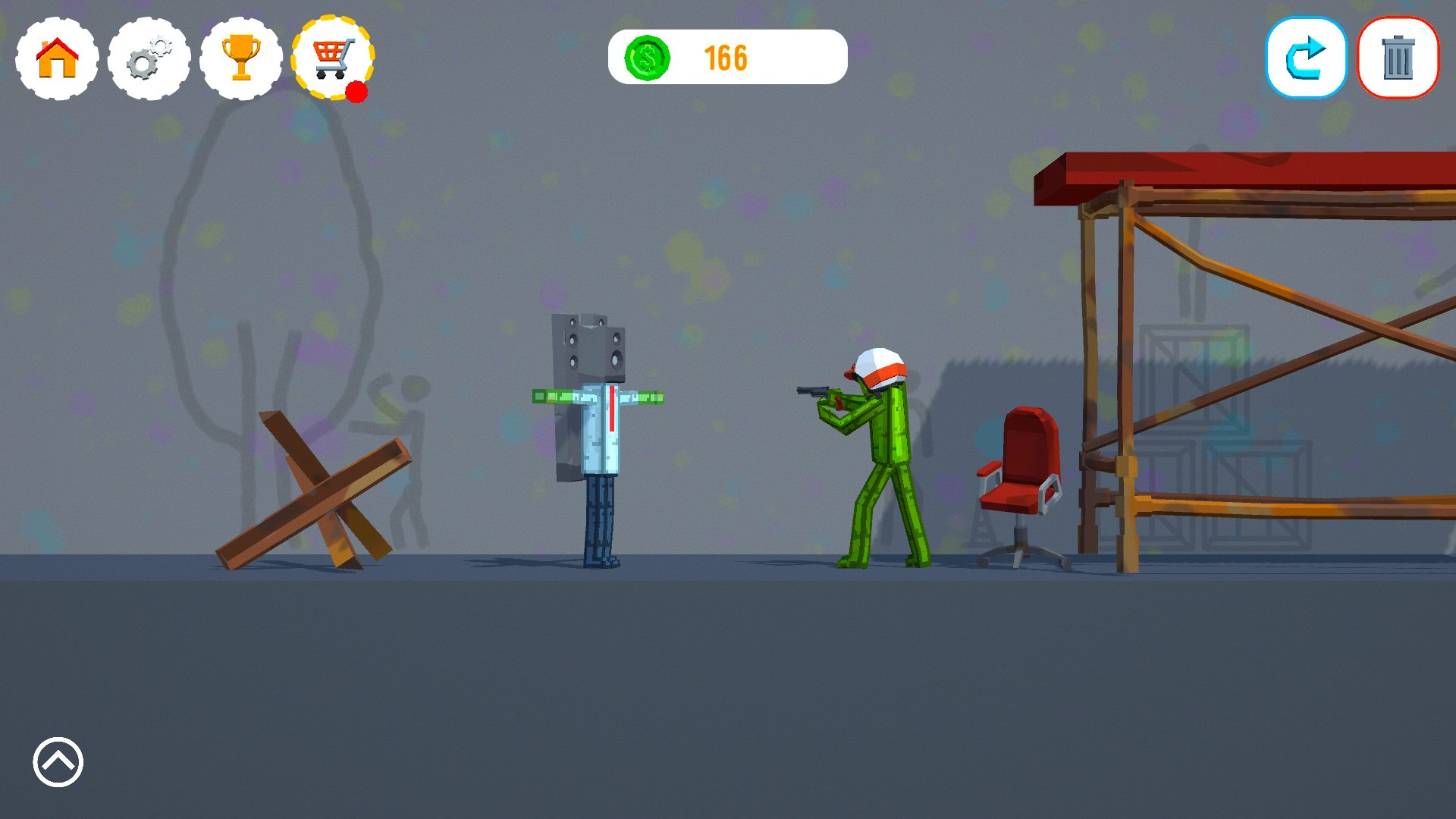Screen dimensions: 1456x819
Task: Click the 166 currency counter
Action: point(726,56)
